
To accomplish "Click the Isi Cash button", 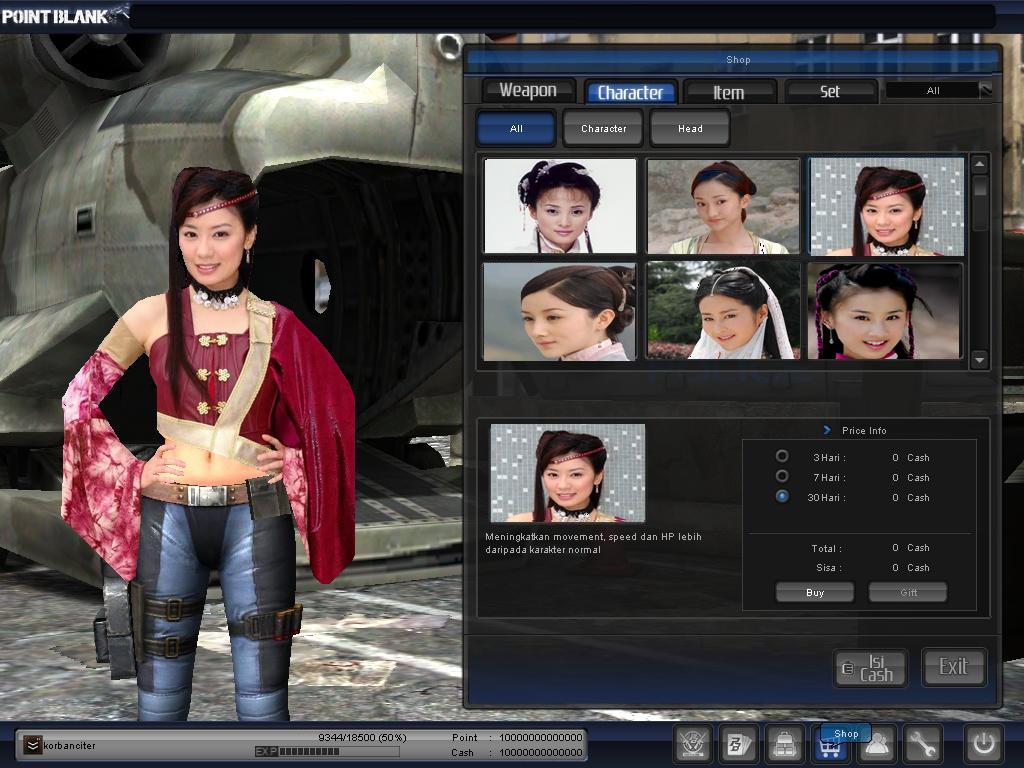I will 871,668.
